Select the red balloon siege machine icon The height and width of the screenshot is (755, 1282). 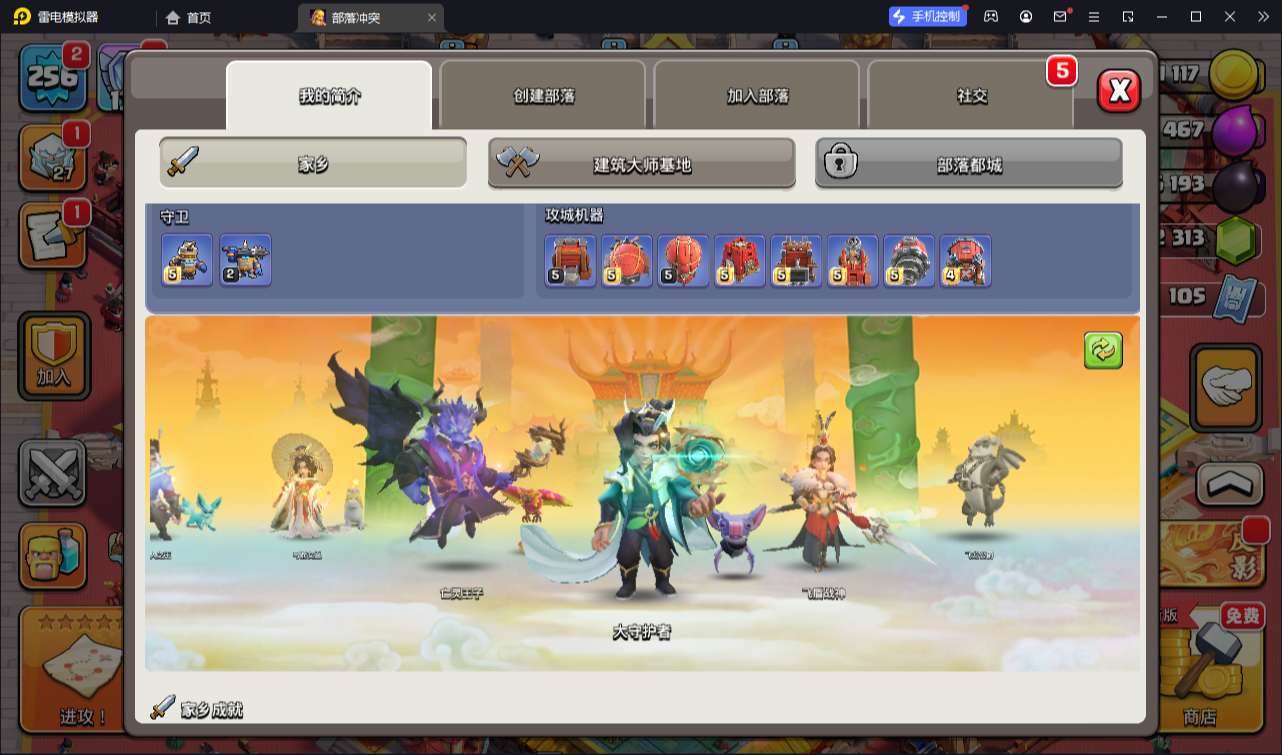click(x=684, y=261)
